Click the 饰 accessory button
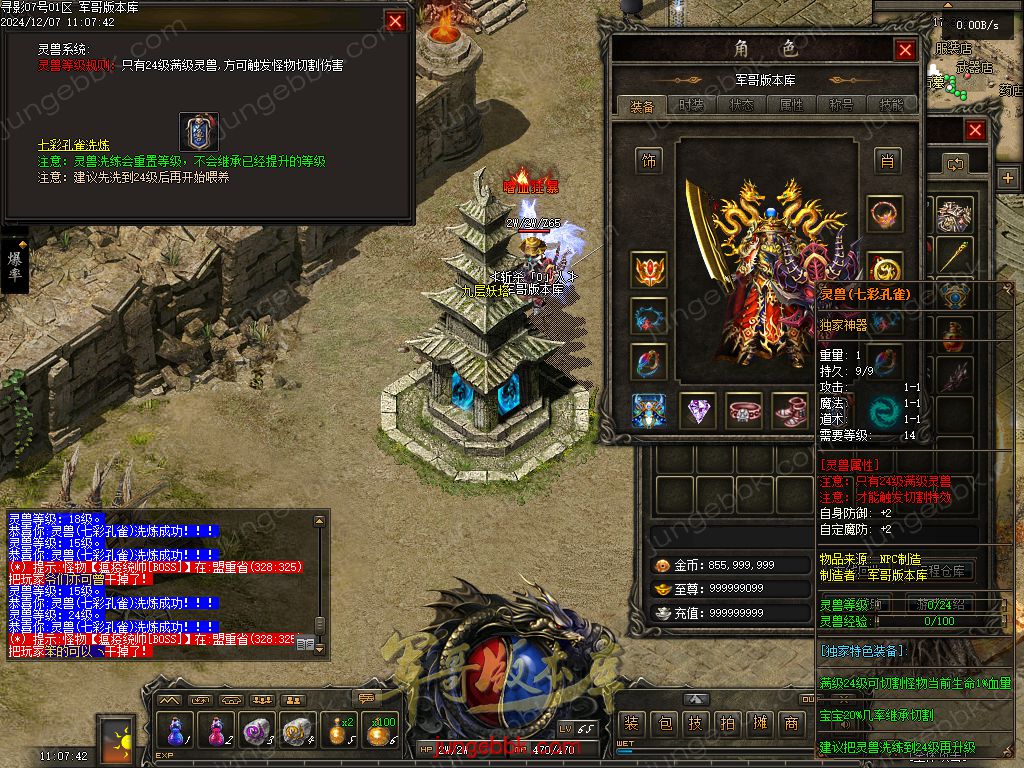Image resolution: width=1024 pixels, height=768 pixels. tap(650, 160)
